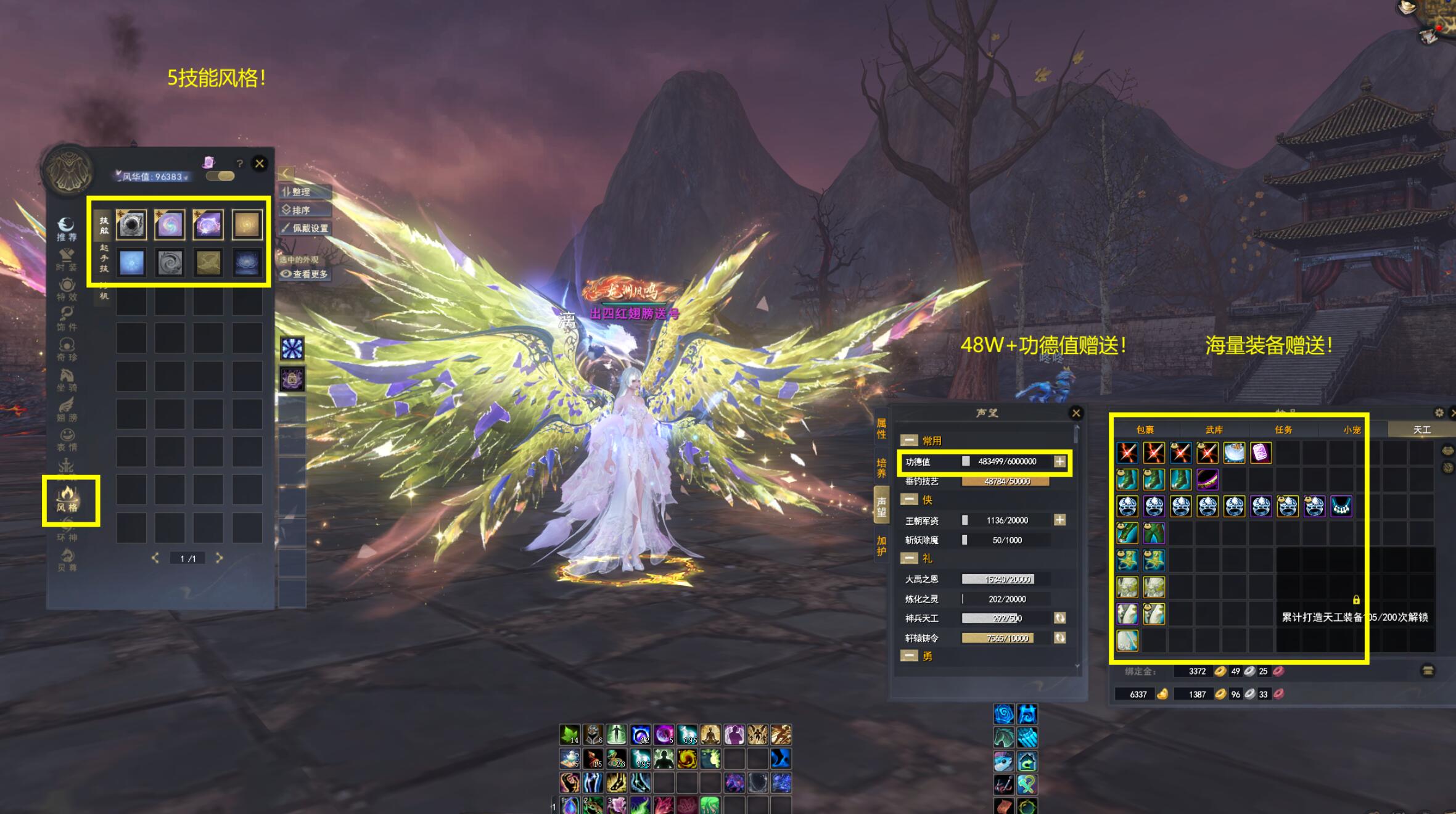Close the appearance panel with the X
Viewport: 1456px width, 814px height.
click(260, 163)
